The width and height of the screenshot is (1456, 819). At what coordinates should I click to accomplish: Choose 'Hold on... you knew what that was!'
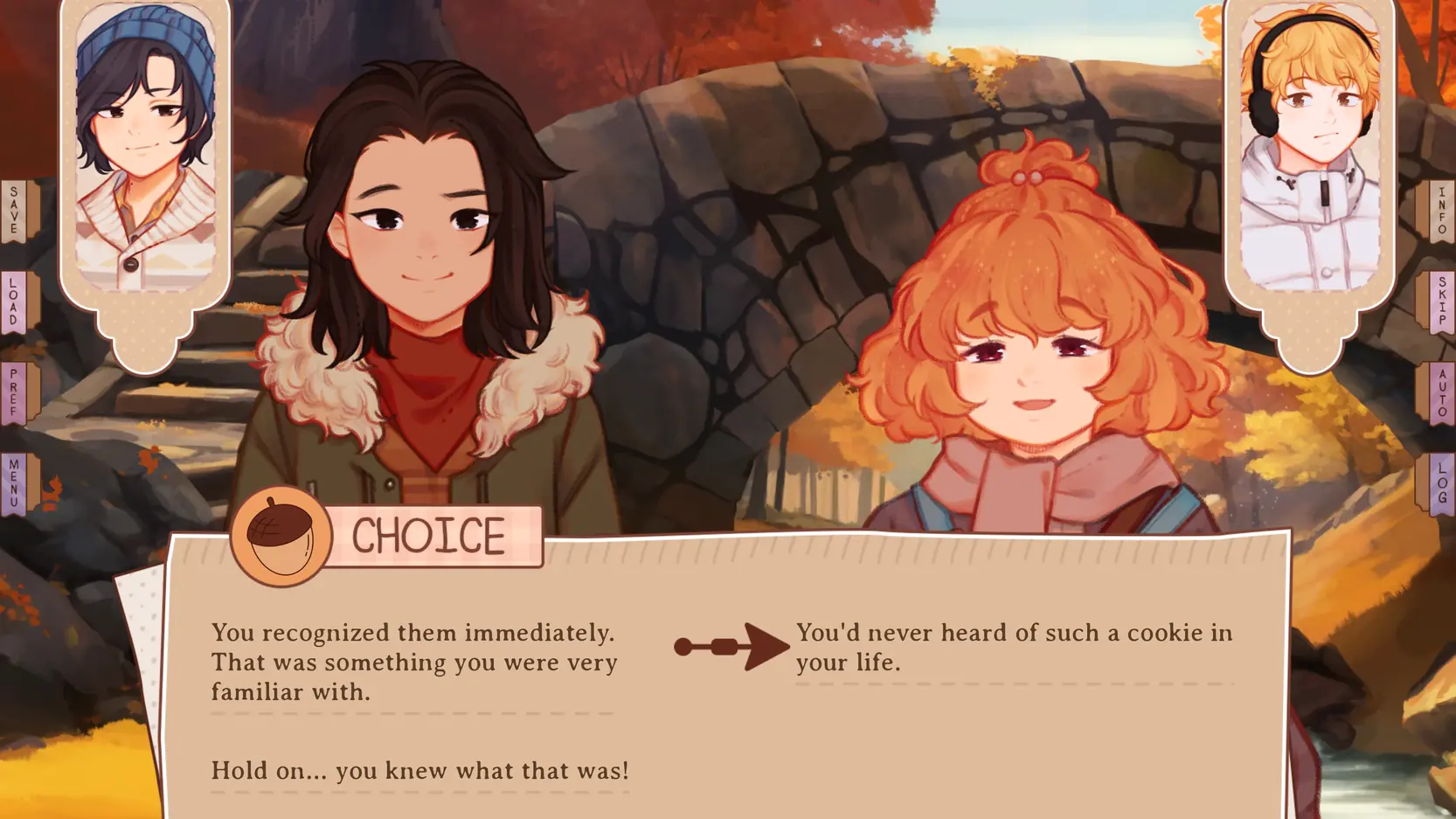pos(419,770)
